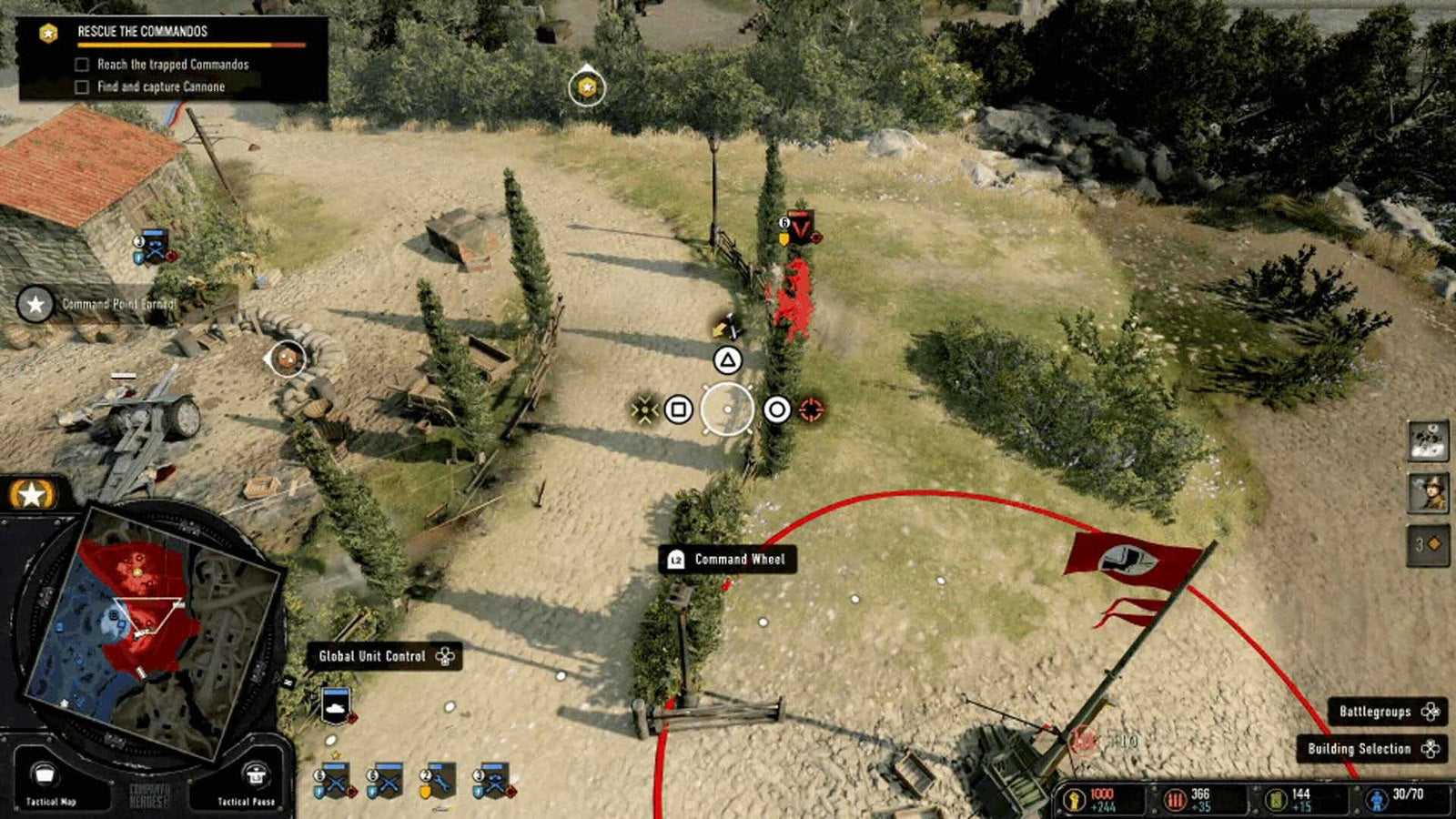Choose the red crosshair command wheel option
1456x819 pixels.
pos(811,409)
